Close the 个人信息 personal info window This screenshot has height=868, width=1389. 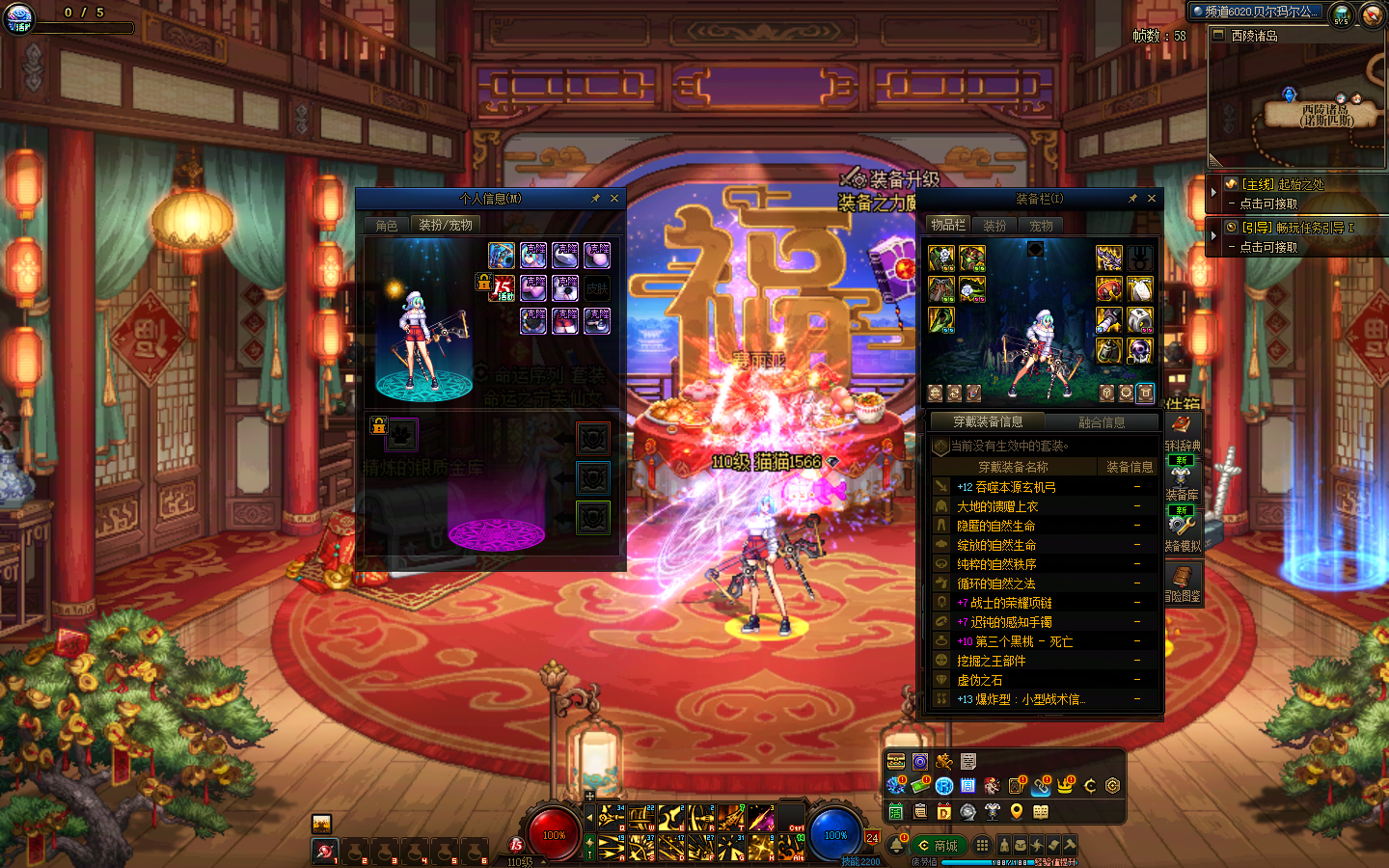pyautogui.click(x=614, y=199)
